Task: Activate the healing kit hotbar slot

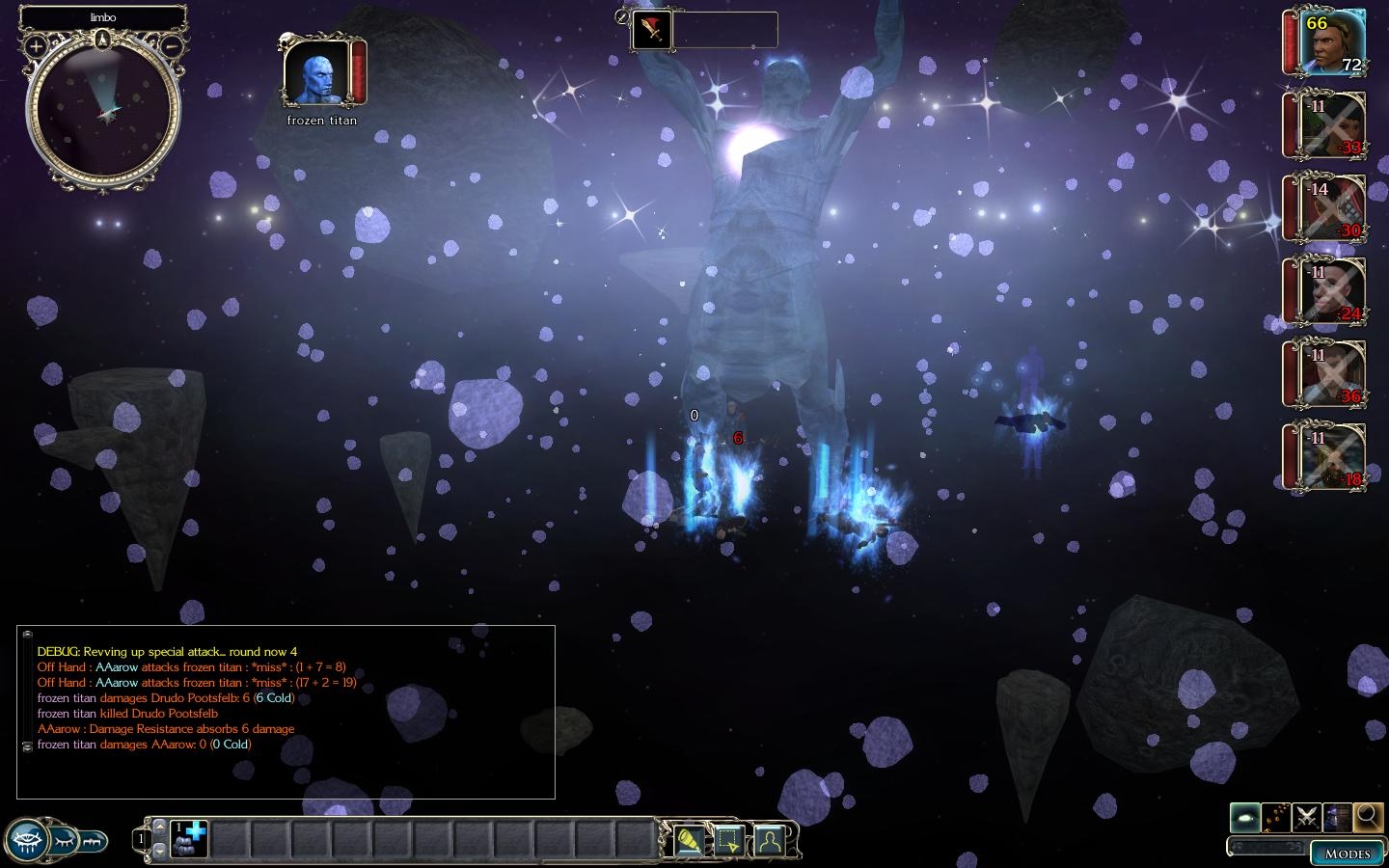Action: (x=189, y=839)
